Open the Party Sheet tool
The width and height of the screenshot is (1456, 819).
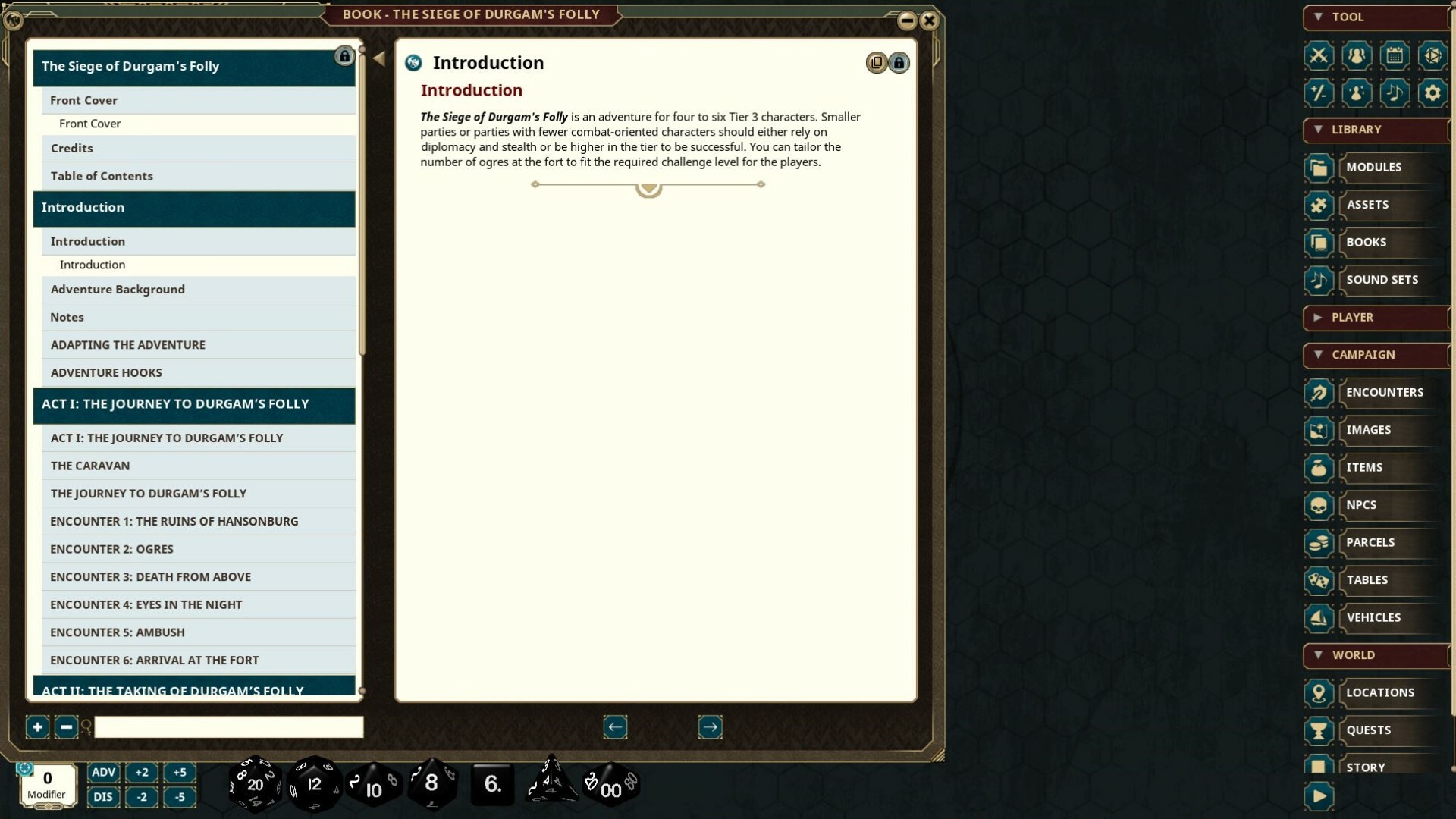click(x=1357, y=55)
